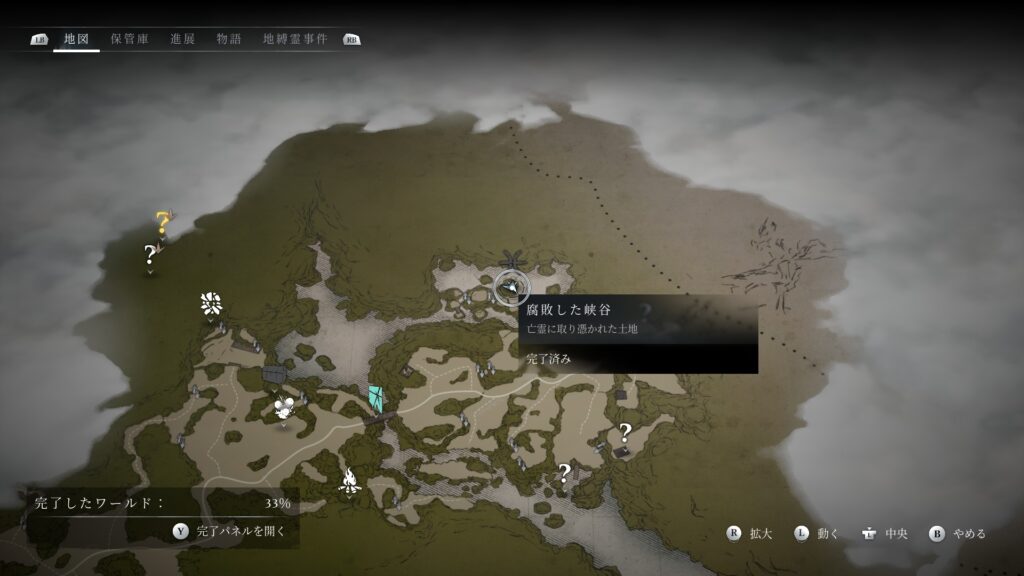Viewport: 1024px width, 576px height.
Task: Select the circled 腐敗した峡谷 location marker
Action: (x=512, y=288)
